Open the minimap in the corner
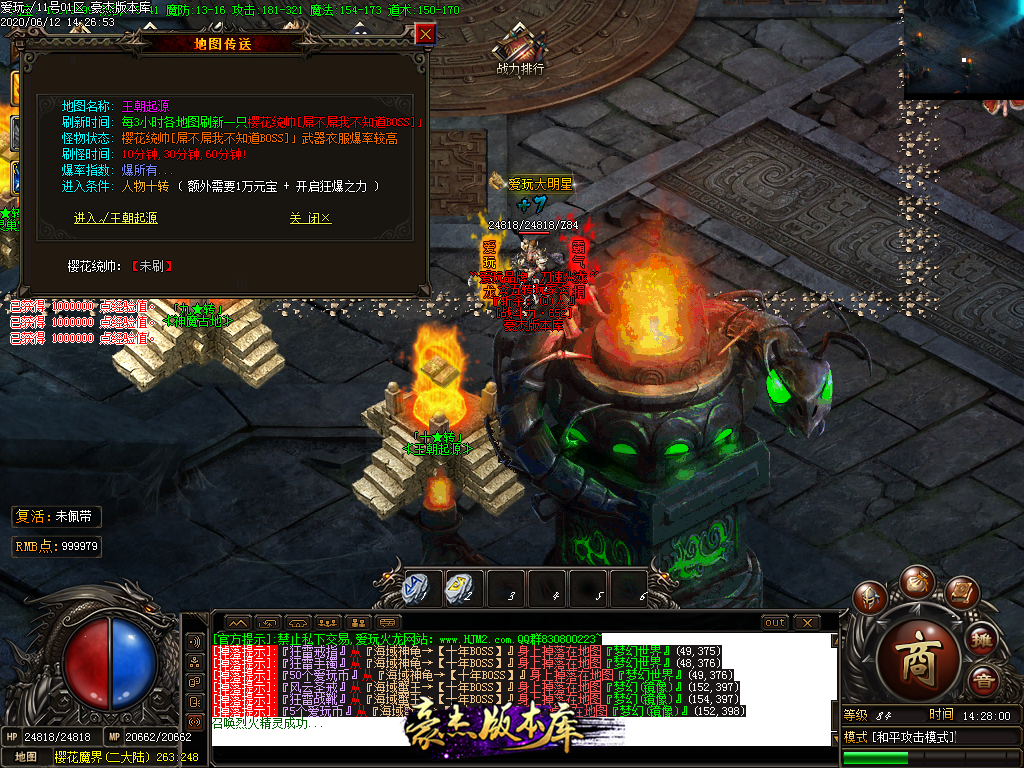 tap(963, 48)
